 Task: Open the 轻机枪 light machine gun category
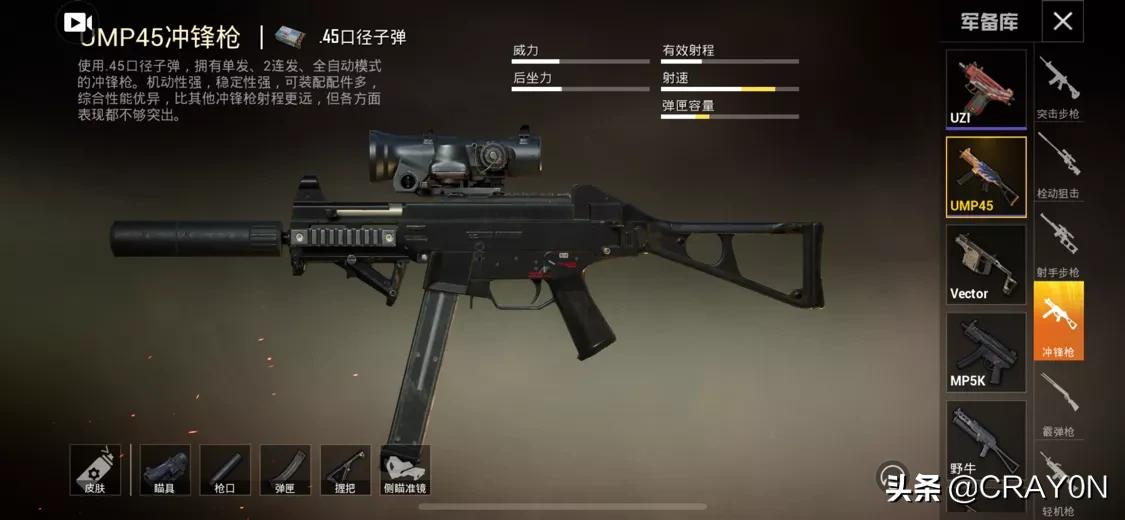1058,482
